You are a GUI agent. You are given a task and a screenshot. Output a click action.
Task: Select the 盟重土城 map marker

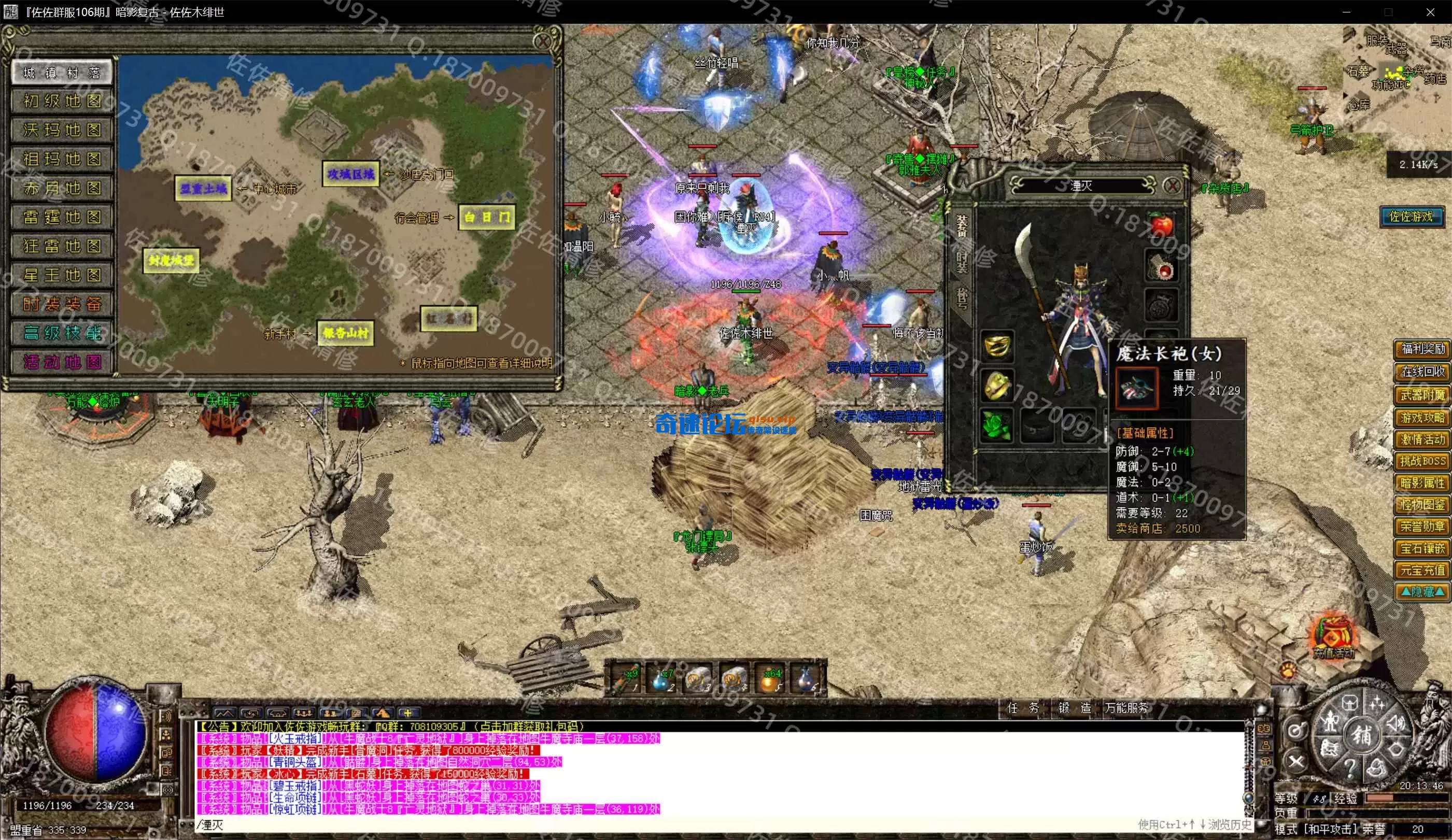(x=203, y=189)
